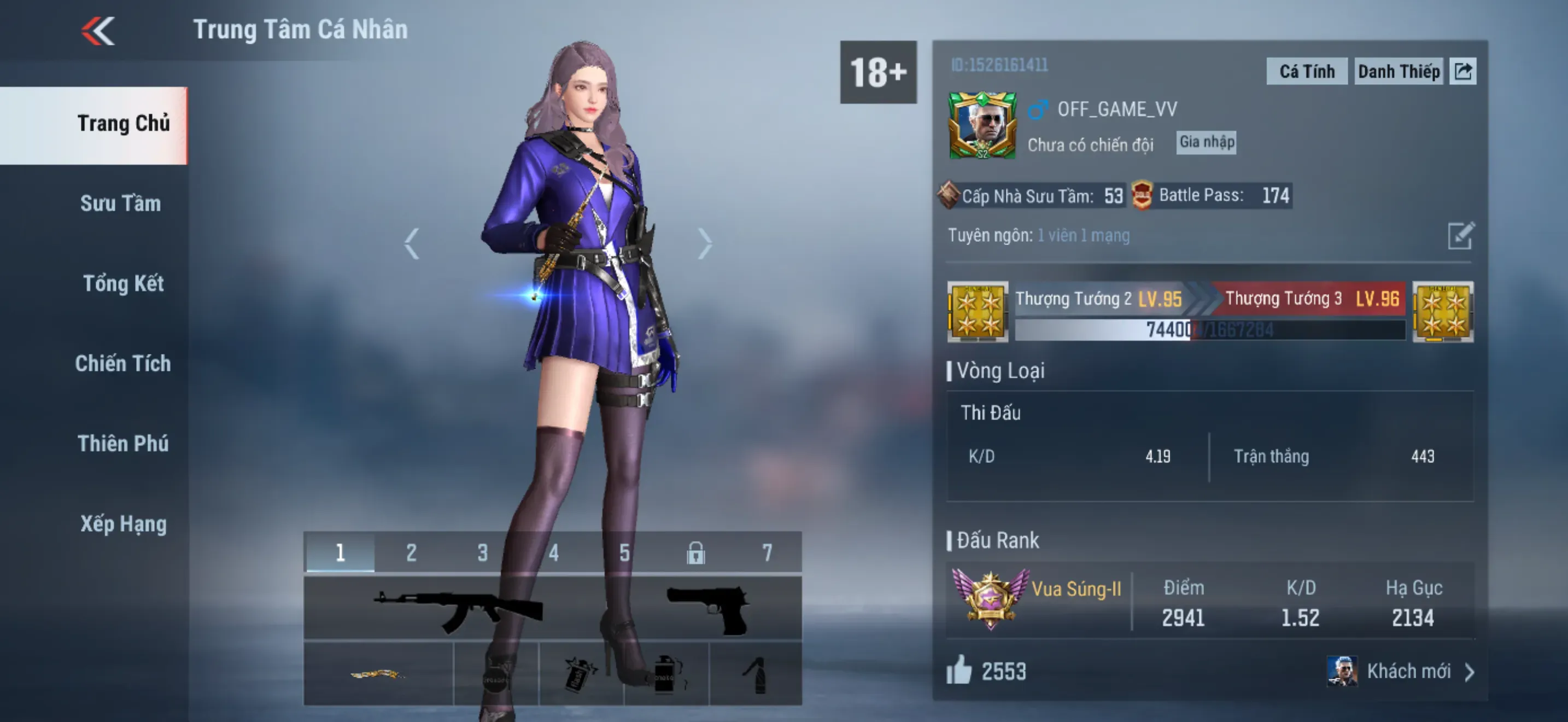
Task: Give a like with thumbs-up icon
Action: click(x=959, y=670)
